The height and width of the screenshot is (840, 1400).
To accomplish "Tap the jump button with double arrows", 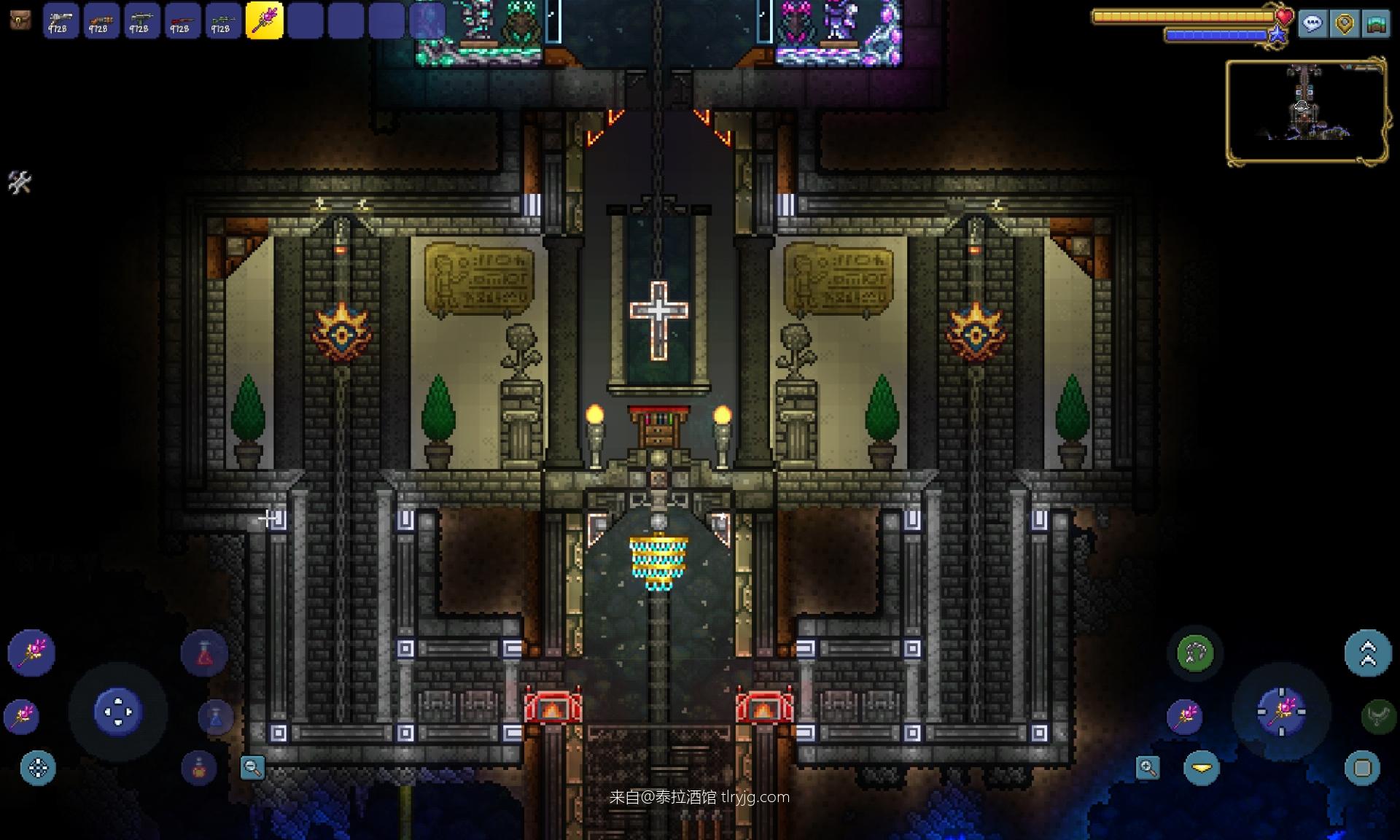I will [1368, 653].
